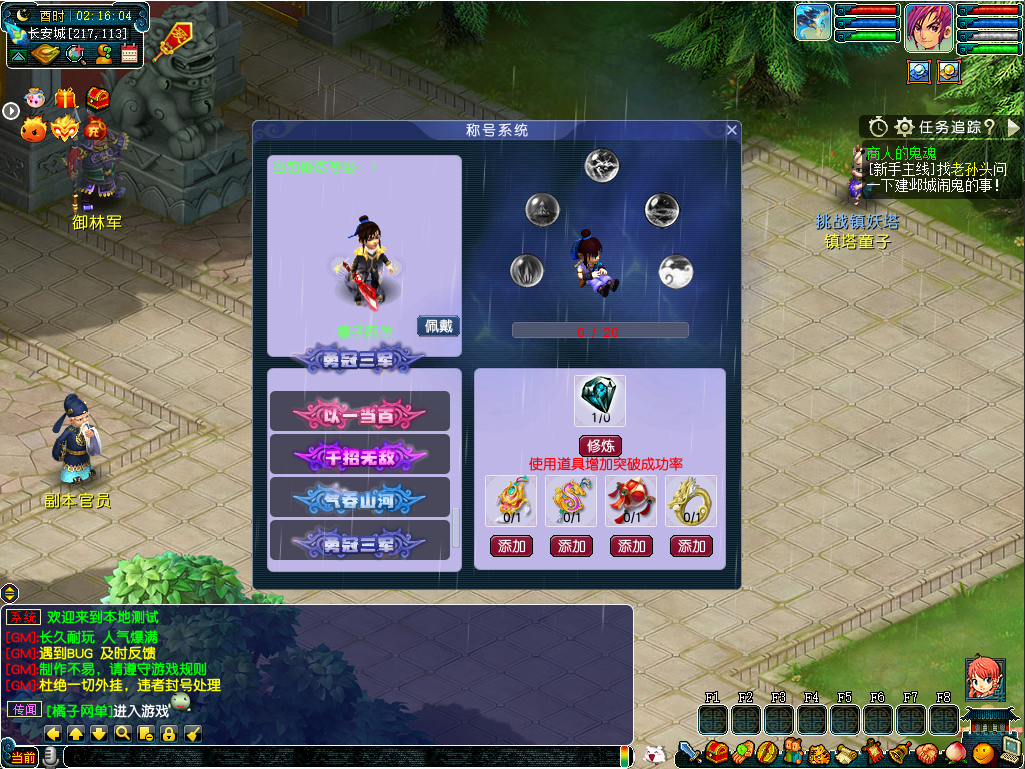Image resolution: width=1025 pixels, height=769 pixels.
Task: Close the 称号系统 title window
Action: (x=732, y=130)
